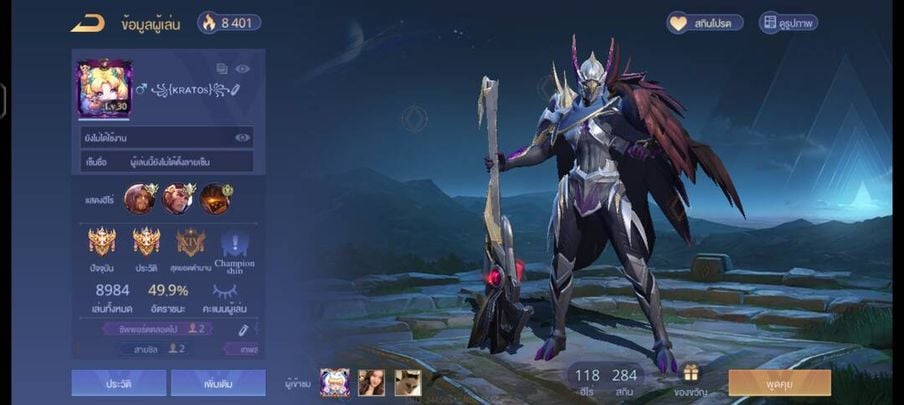Select the cartoon character visitor avatar
Viewport: 904px width, 405px height.
[x=334, y=382]
